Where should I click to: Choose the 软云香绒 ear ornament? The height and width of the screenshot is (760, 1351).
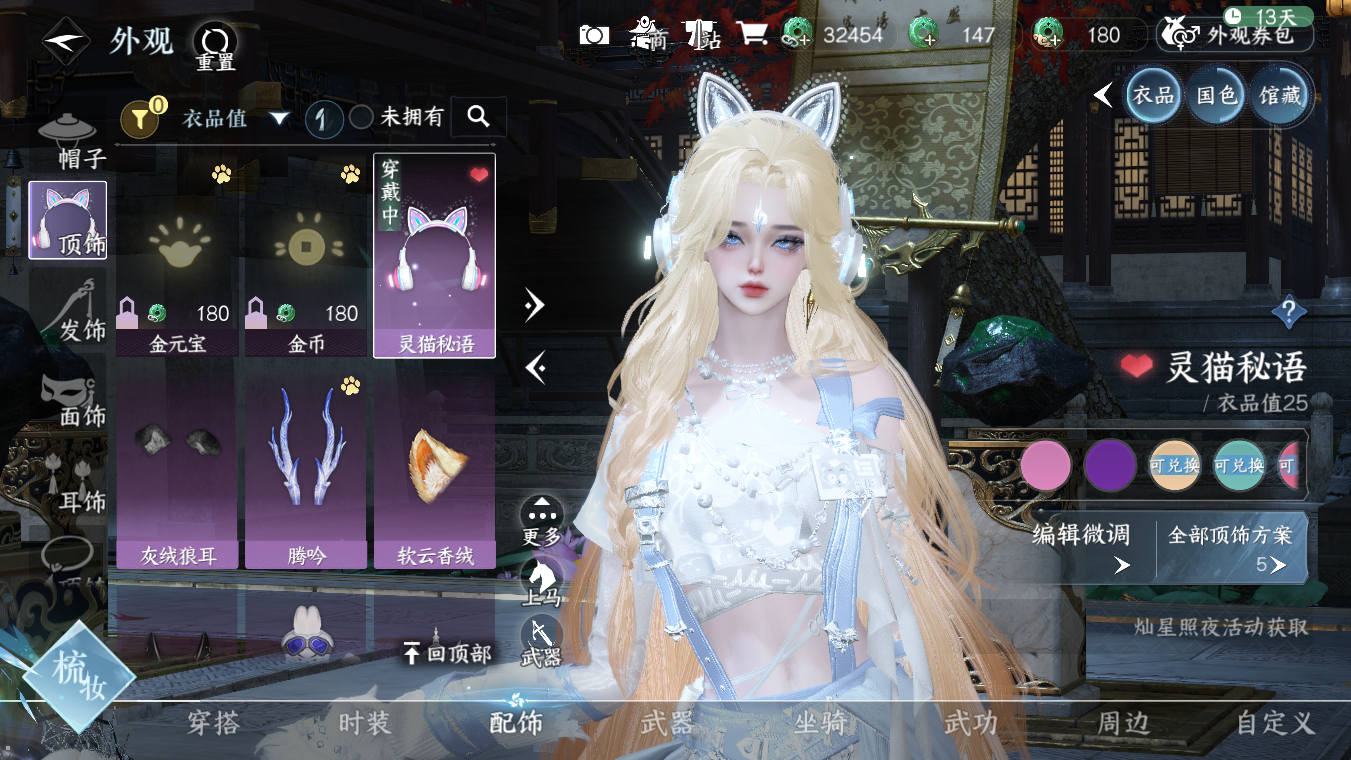tap(435, 470)
